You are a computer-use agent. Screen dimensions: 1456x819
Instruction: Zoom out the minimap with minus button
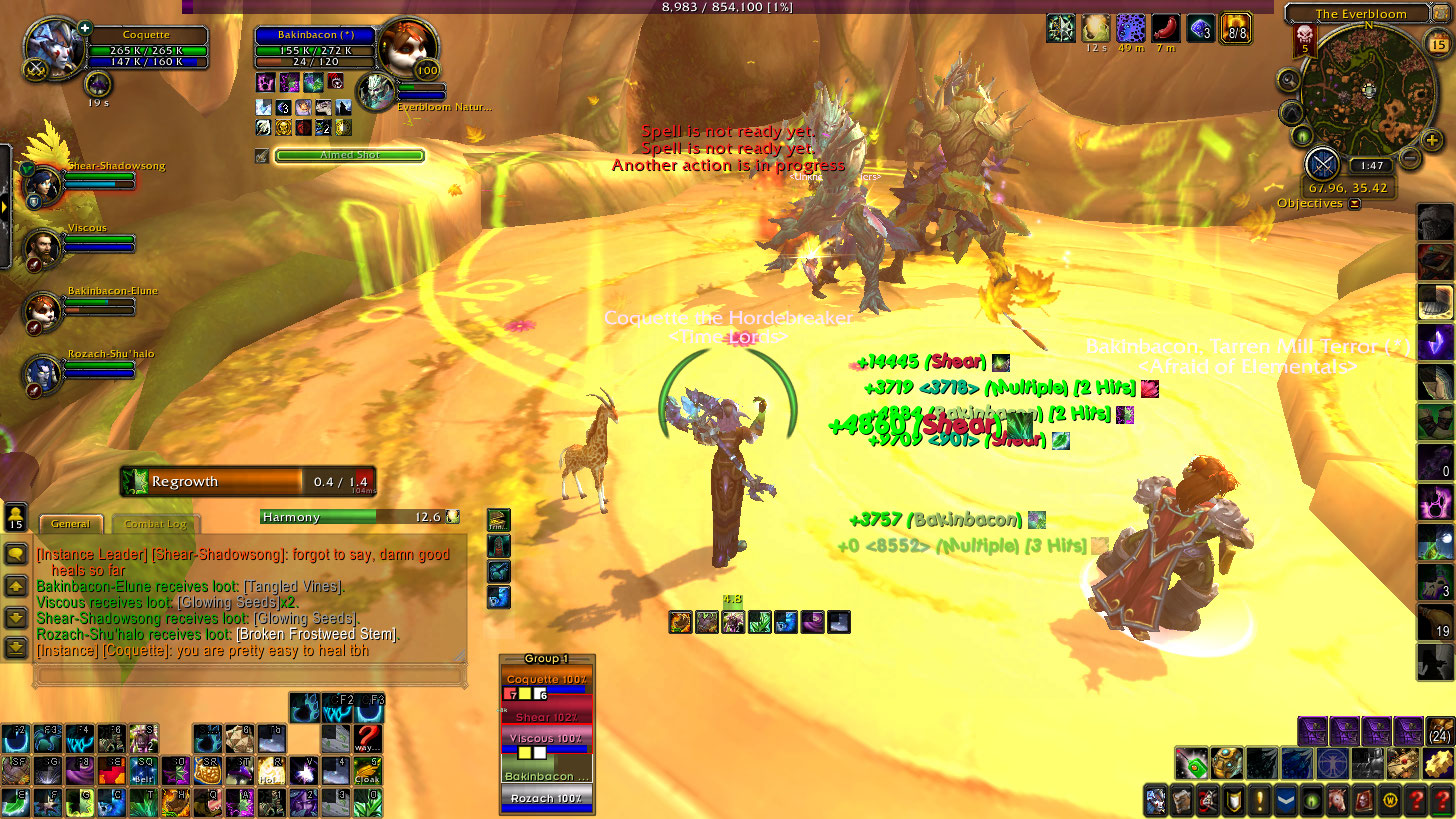tap(1409, 158)
